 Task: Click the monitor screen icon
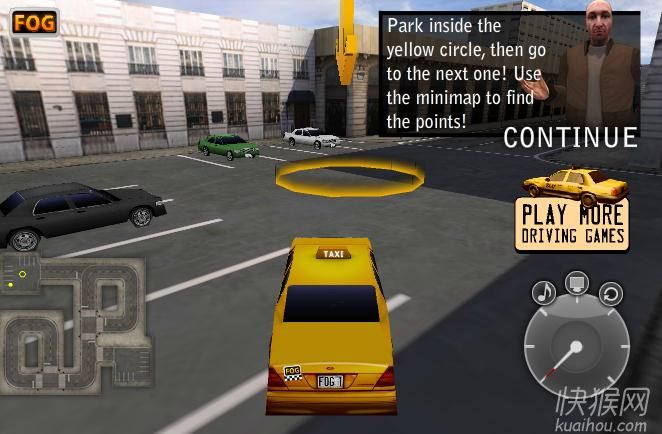click(578, 283)
